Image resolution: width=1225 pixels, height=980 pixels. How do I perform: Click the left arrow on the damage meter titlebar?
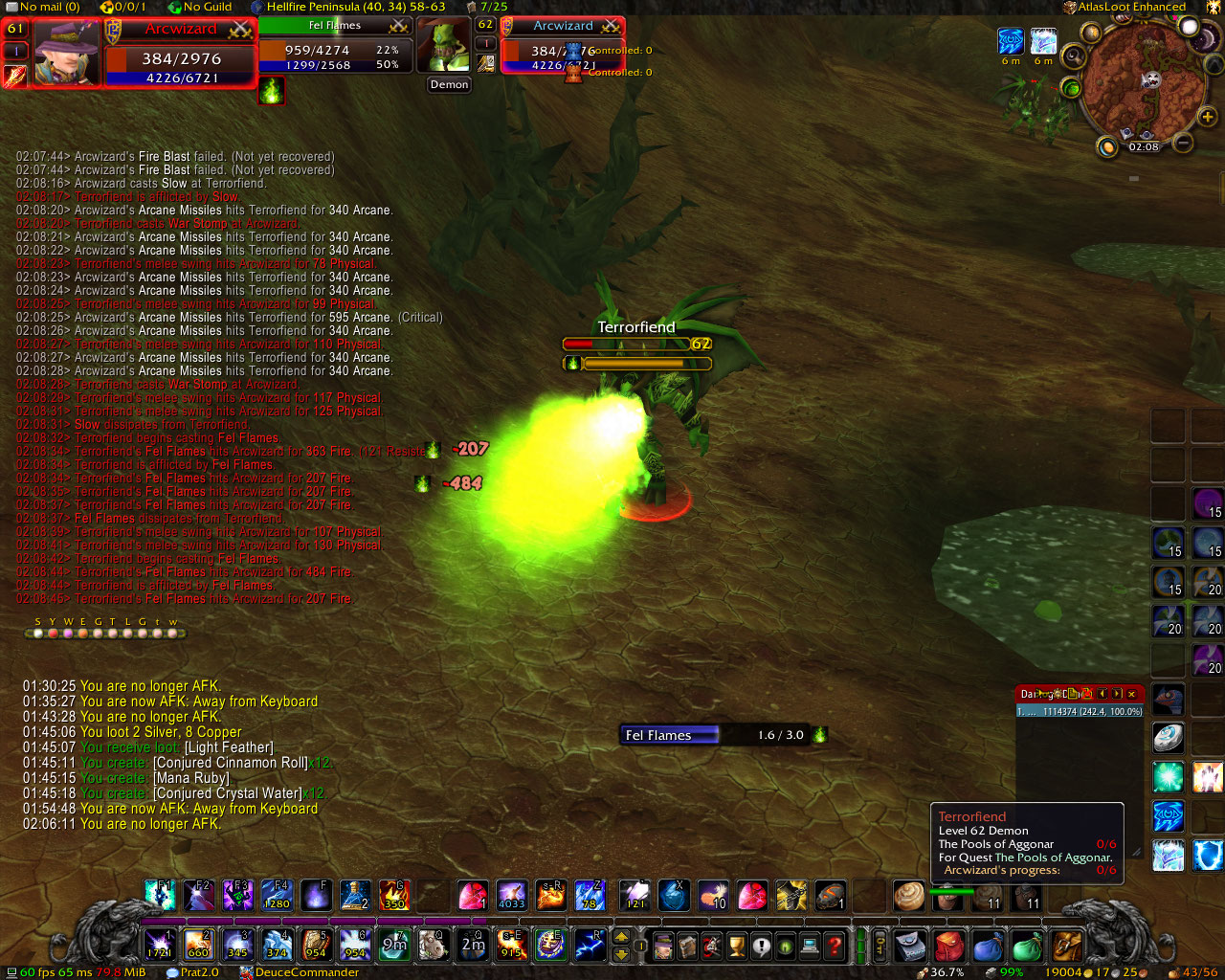coord(1102,694)
